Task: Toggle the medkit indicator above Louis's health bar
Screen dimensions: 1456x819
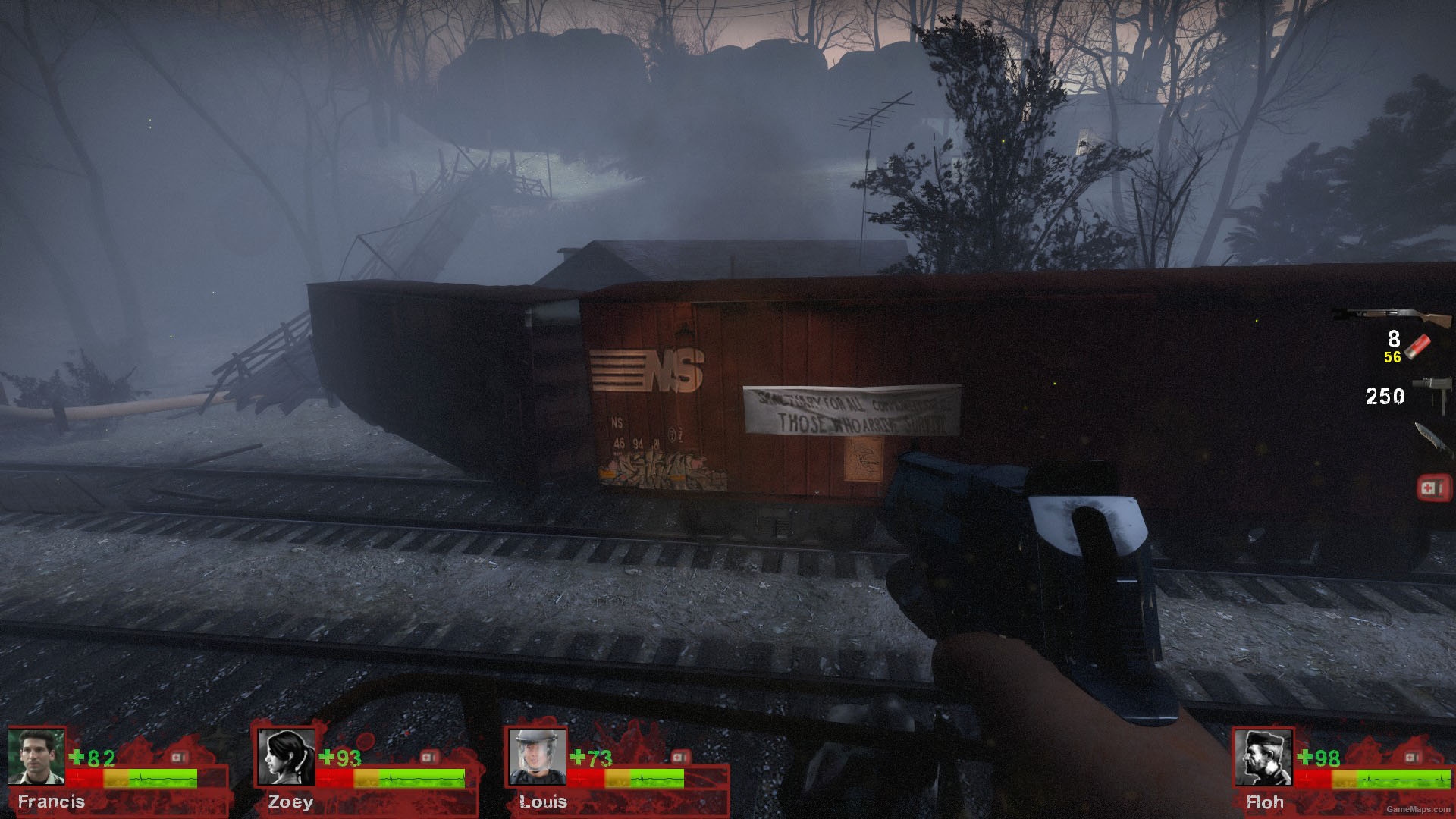Action: coord(680,757)
